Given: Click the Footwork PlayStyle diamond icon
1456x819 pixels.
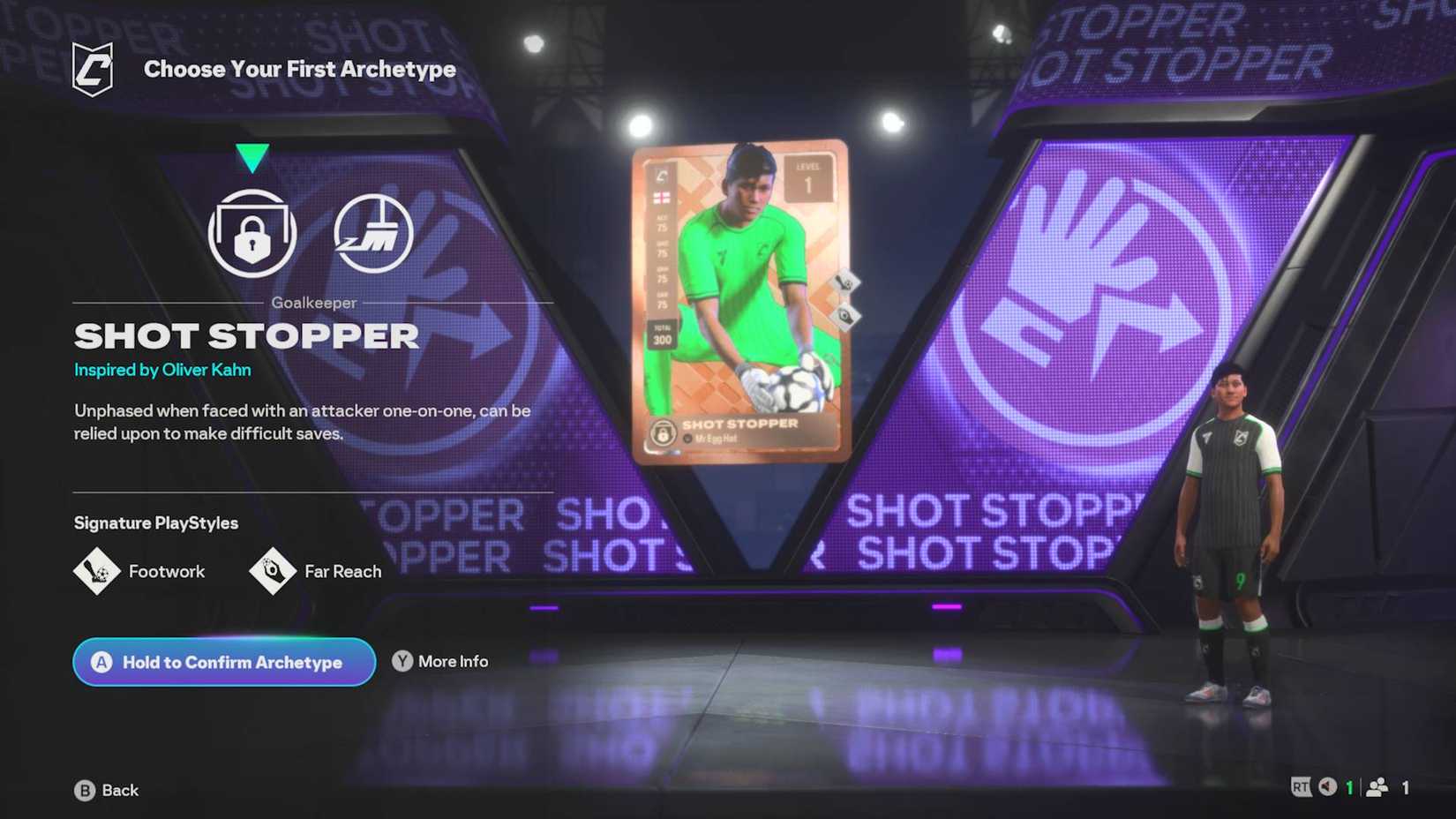Looking at the screenshot, I should coord(100,571).
